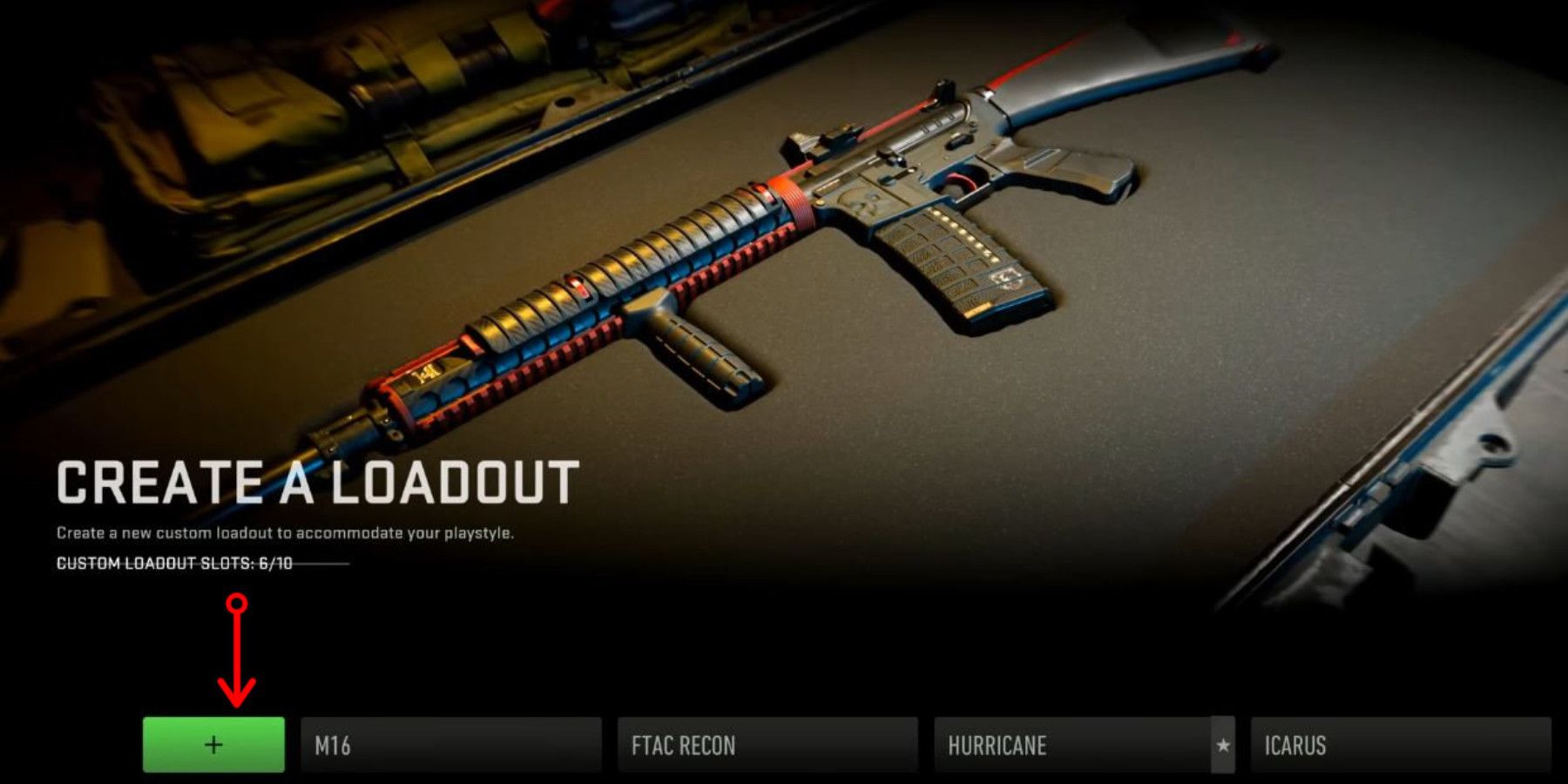Click the plus symbol inside the green slot

[x=213, y=745]
